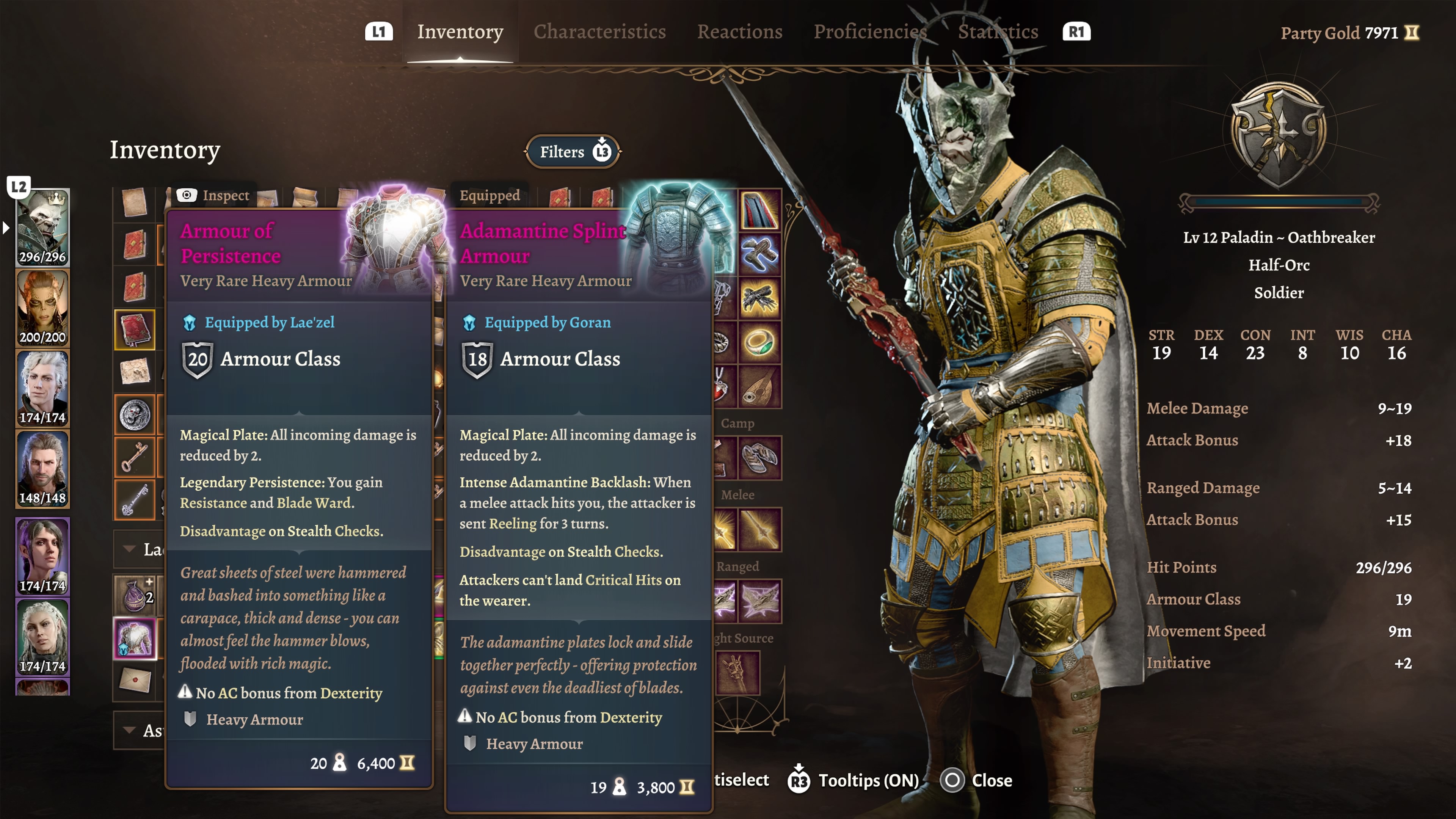Switch to the Characteristics tab
1456x819 pixels.
[x=599, y=31]
